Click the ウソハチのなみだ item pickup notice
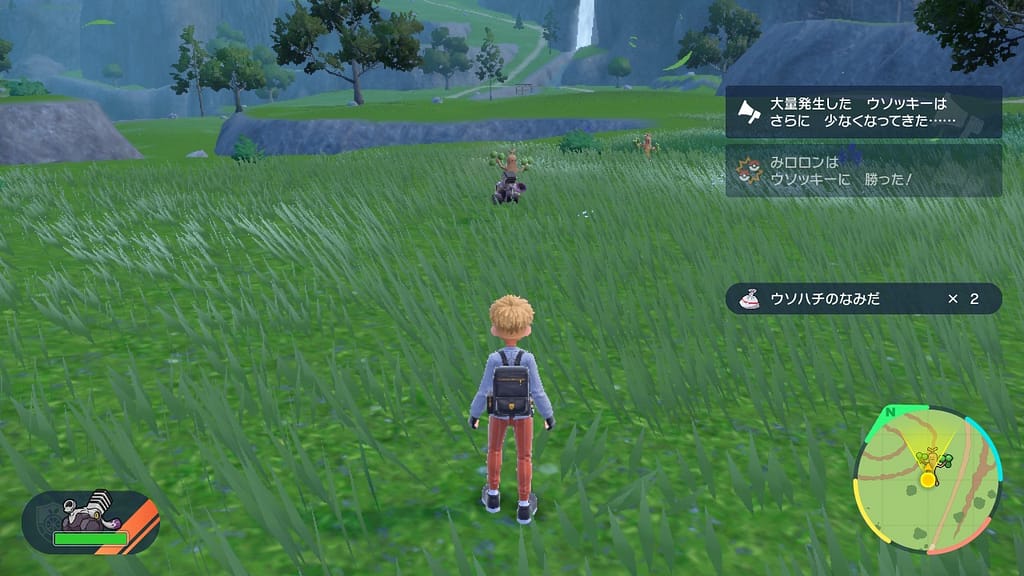1024x576 pixels. click(863, 298)
